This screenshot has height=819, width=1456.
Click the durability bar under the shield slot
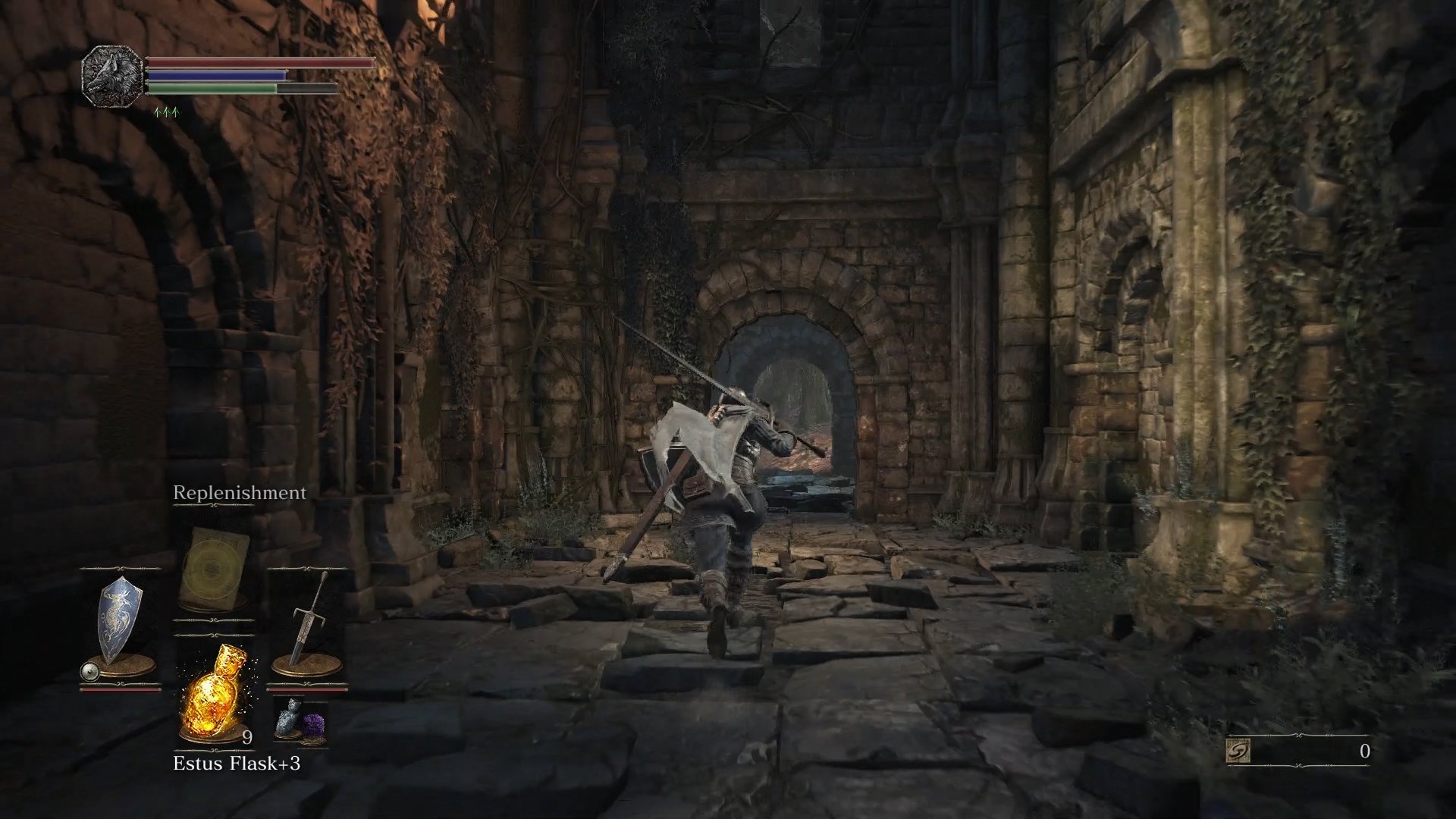coord(121,691)
